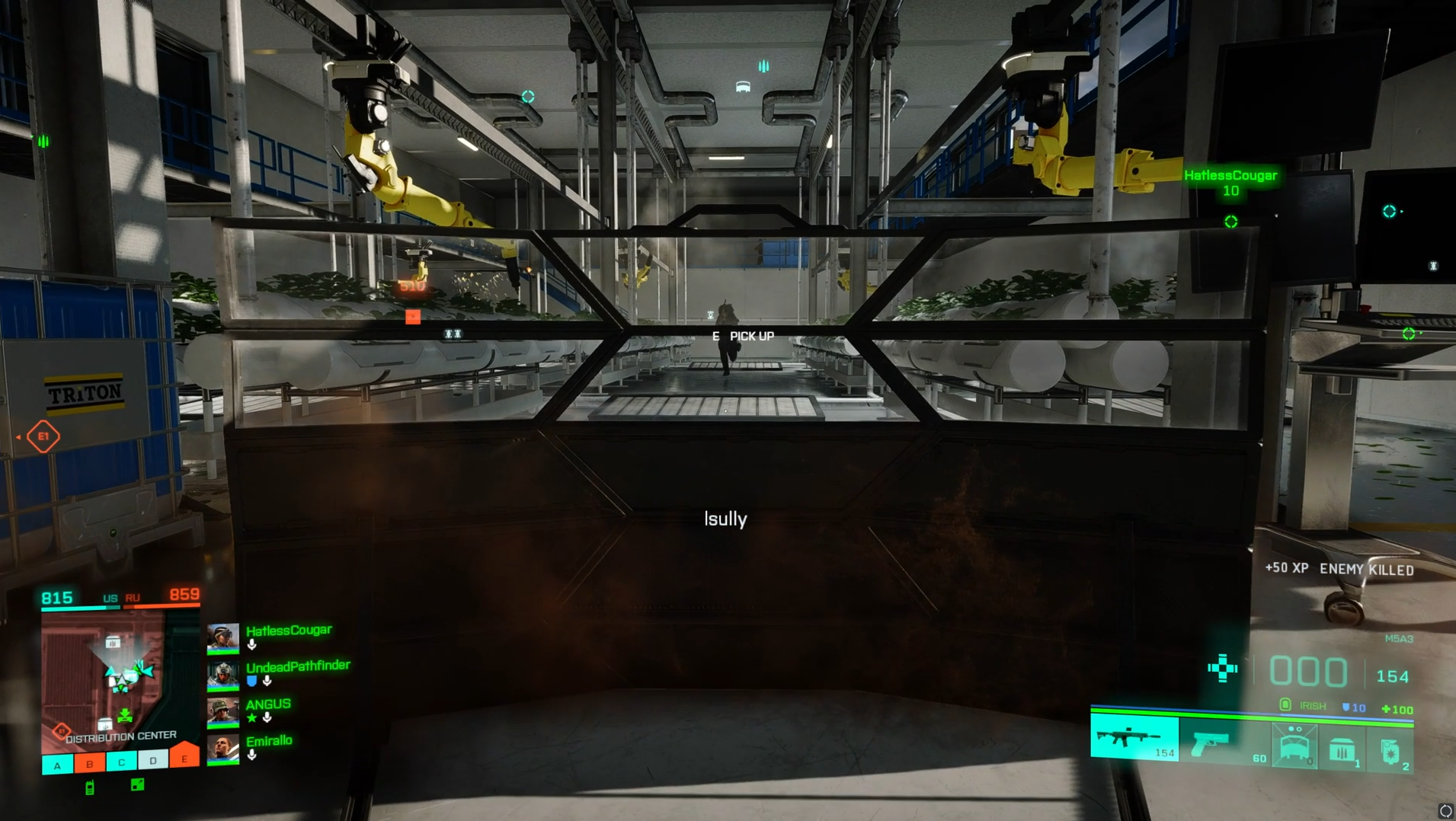1456x821 pixels.
Task: Click the E1 sector marker on minimap
Action: click(62, 730)
